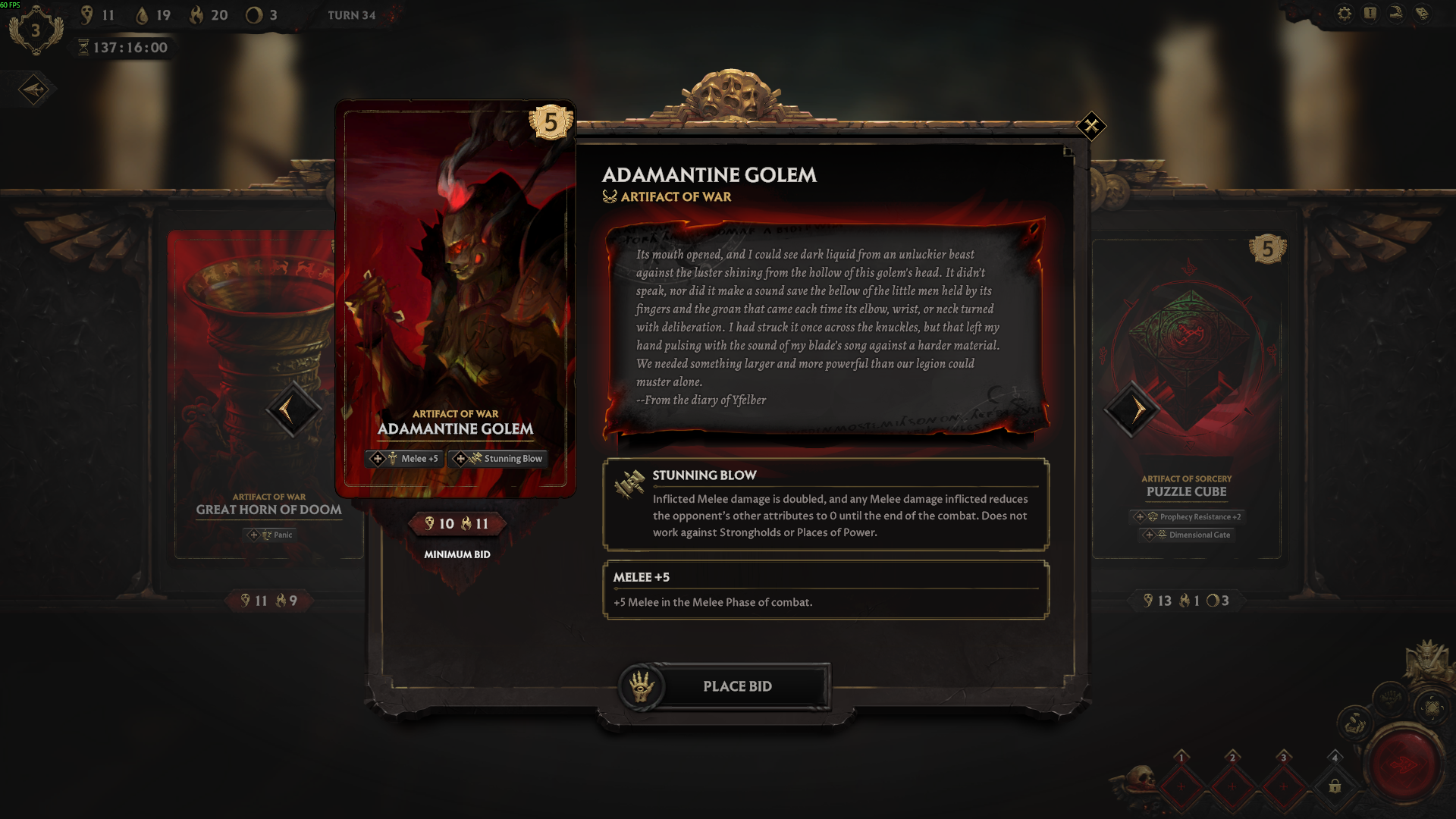
Task: Select order slot number 2
Action: [x=1232, y=786]
